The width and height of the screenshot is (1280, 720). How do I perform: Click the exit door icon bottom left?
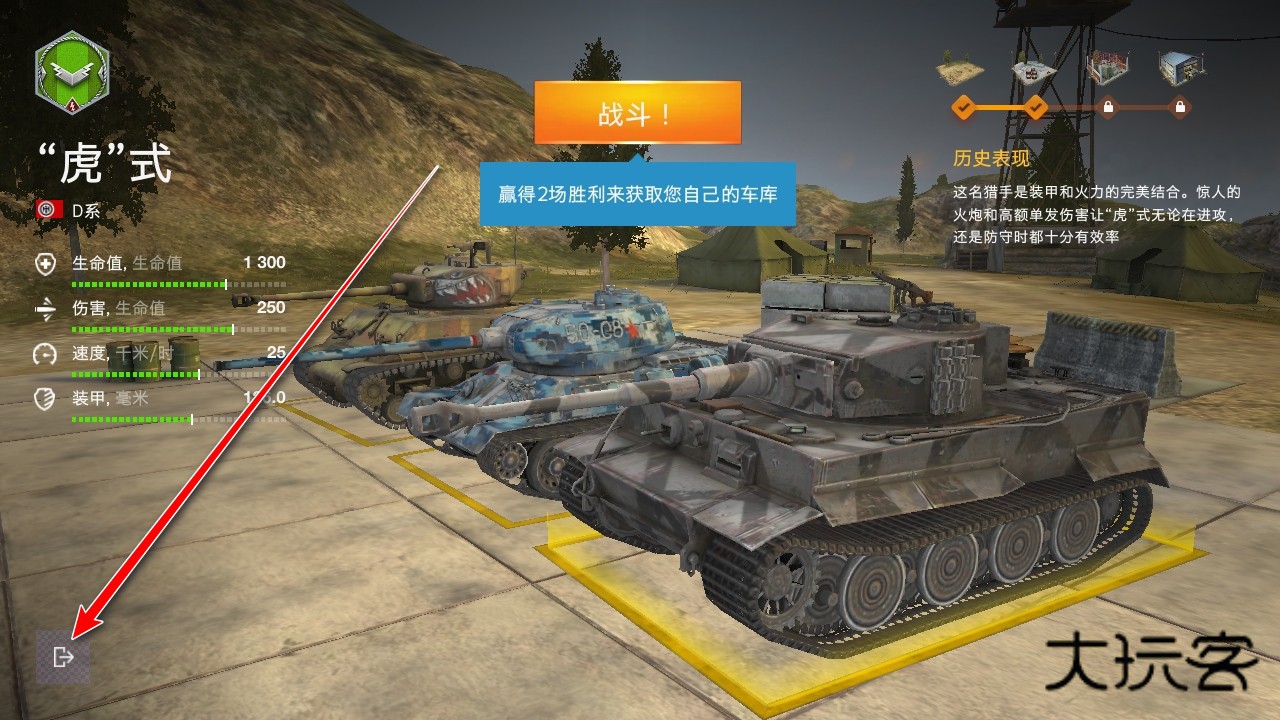tap(65, 657)
